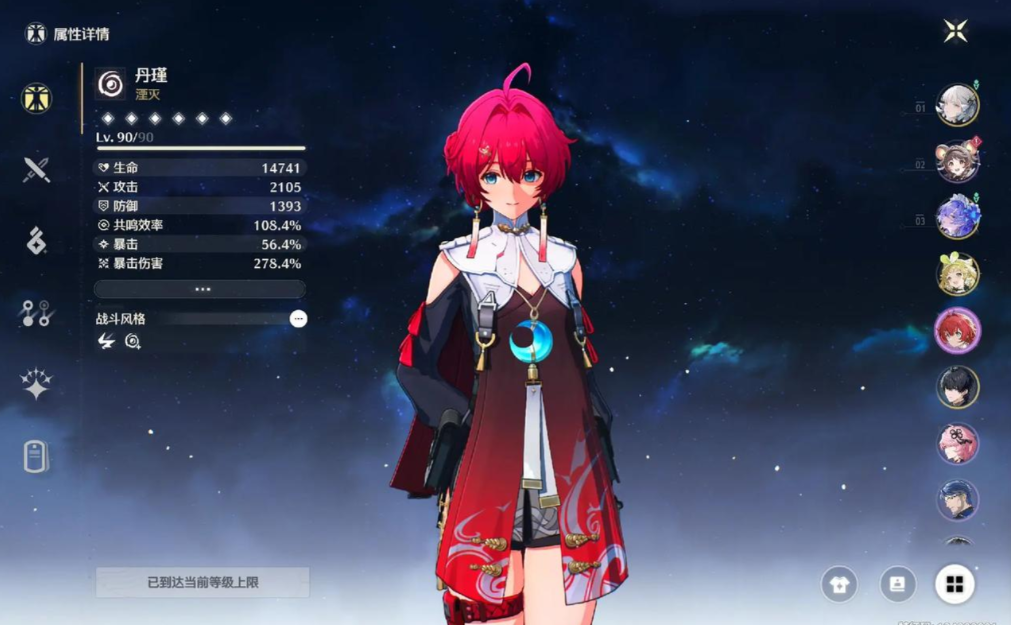Choose the red-haired Danjin portrait
1011x625 pixels.
(957, 330)
